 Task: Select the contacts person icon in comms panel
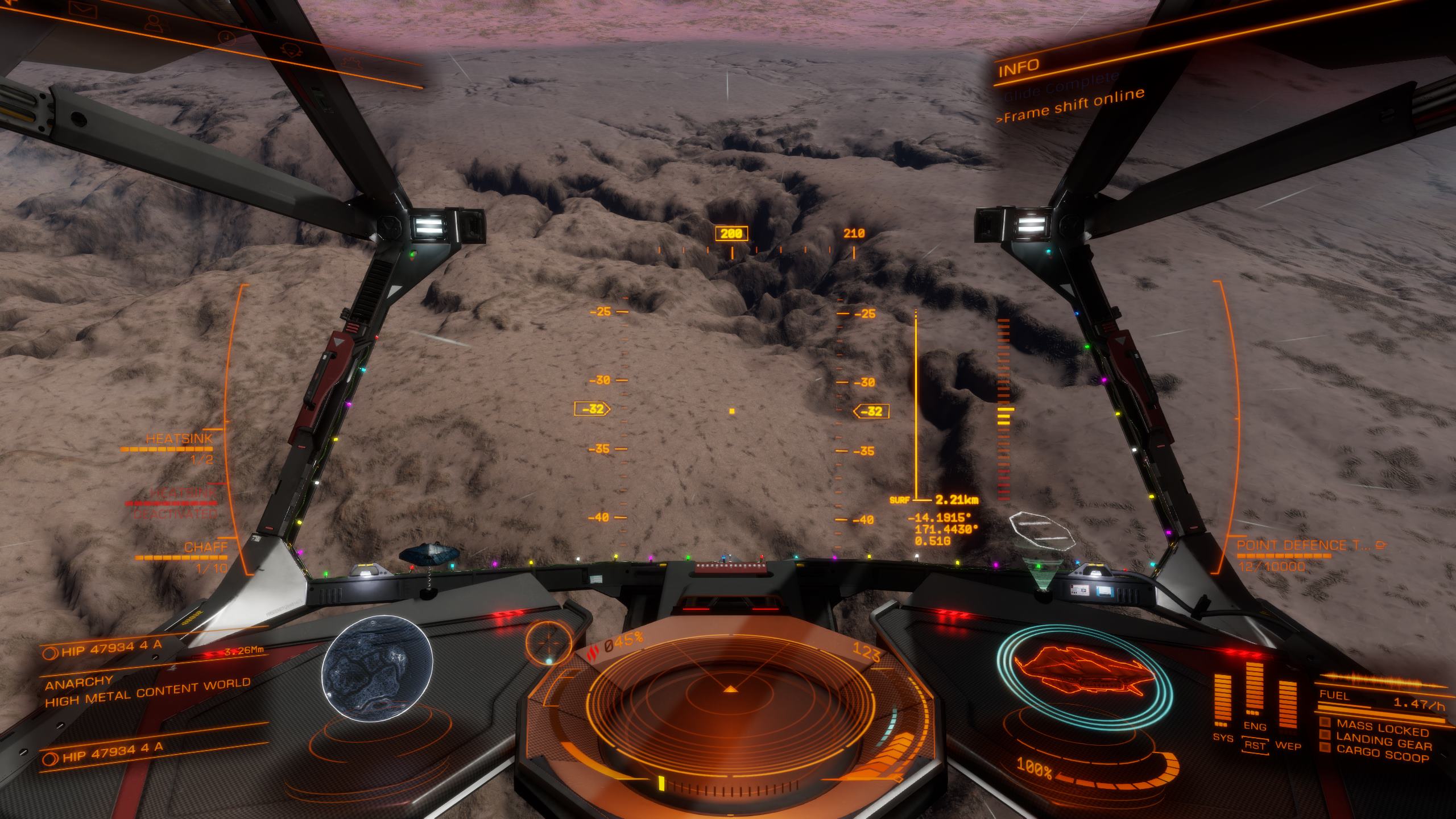[154, 23]
